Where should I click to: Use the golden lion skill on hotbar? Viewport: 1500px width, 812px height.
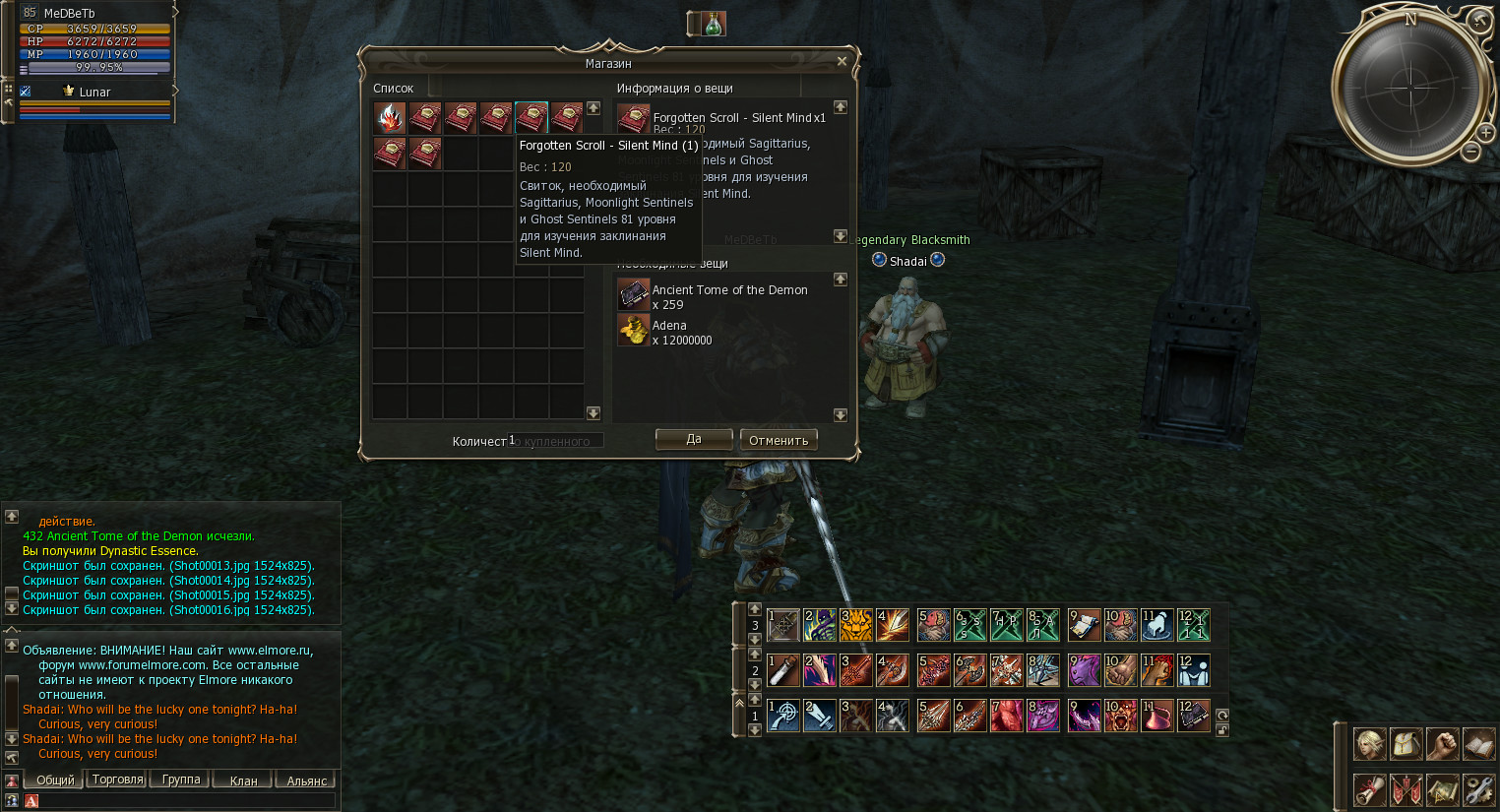(856, 625)
